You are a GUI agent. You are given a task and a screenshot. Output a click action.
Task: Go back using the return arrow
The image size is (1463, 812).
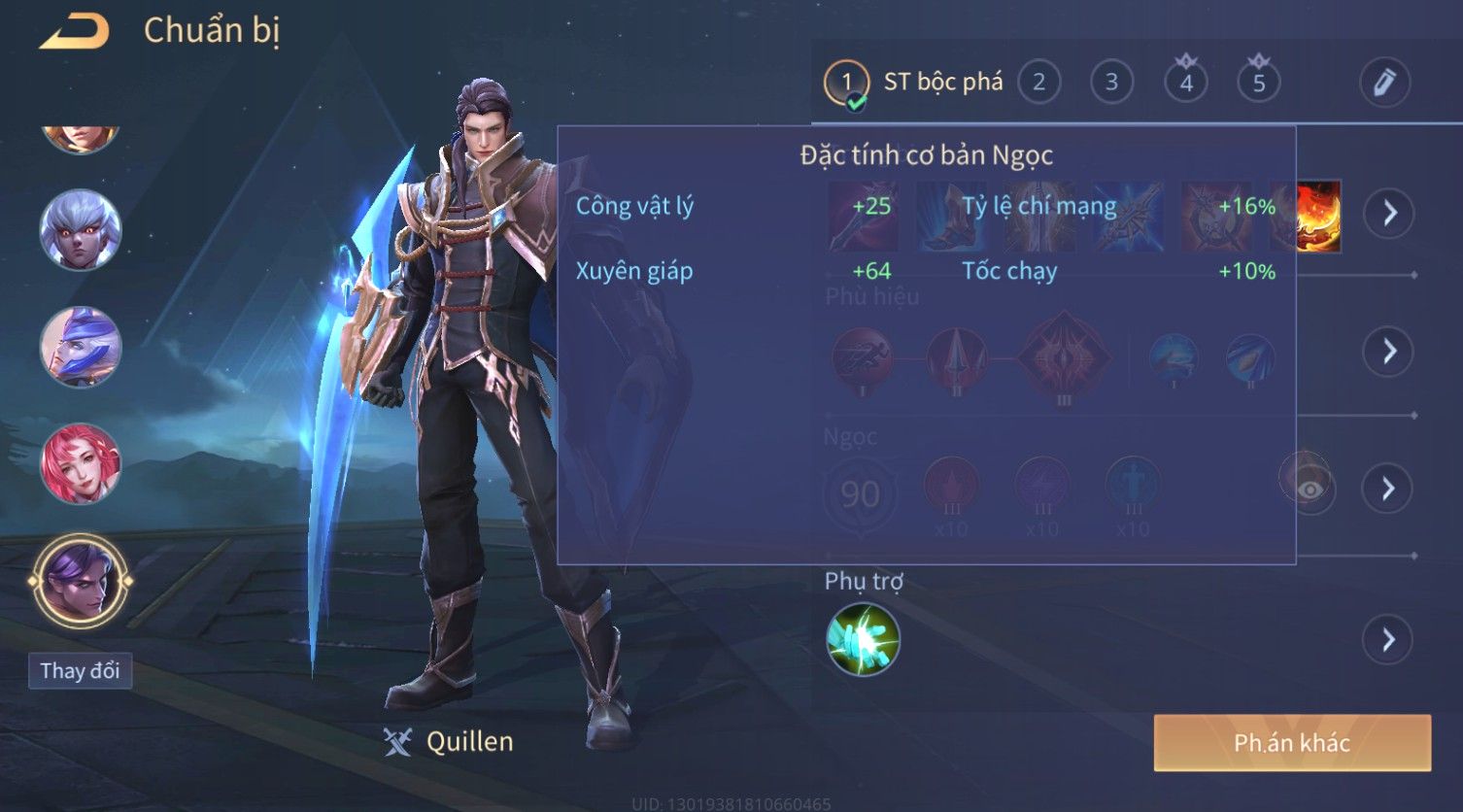(74, 32)
